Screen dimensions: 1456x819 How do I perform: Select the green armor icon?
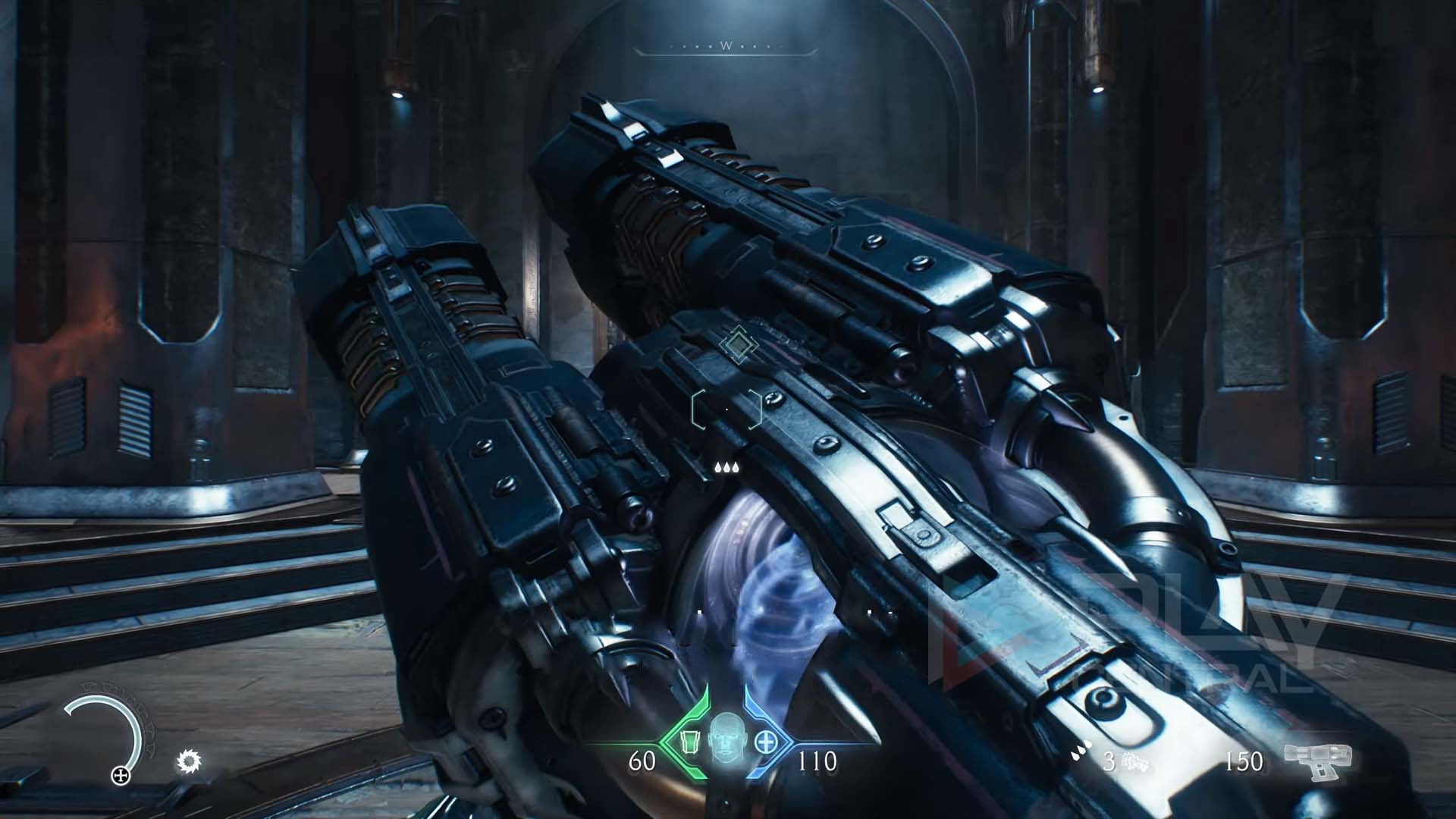[x=687, y=741]
